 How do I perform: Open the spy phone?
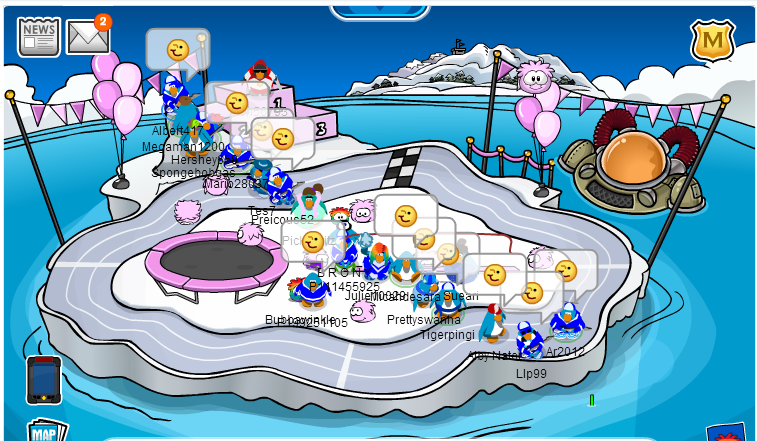(x=44, y=380)
